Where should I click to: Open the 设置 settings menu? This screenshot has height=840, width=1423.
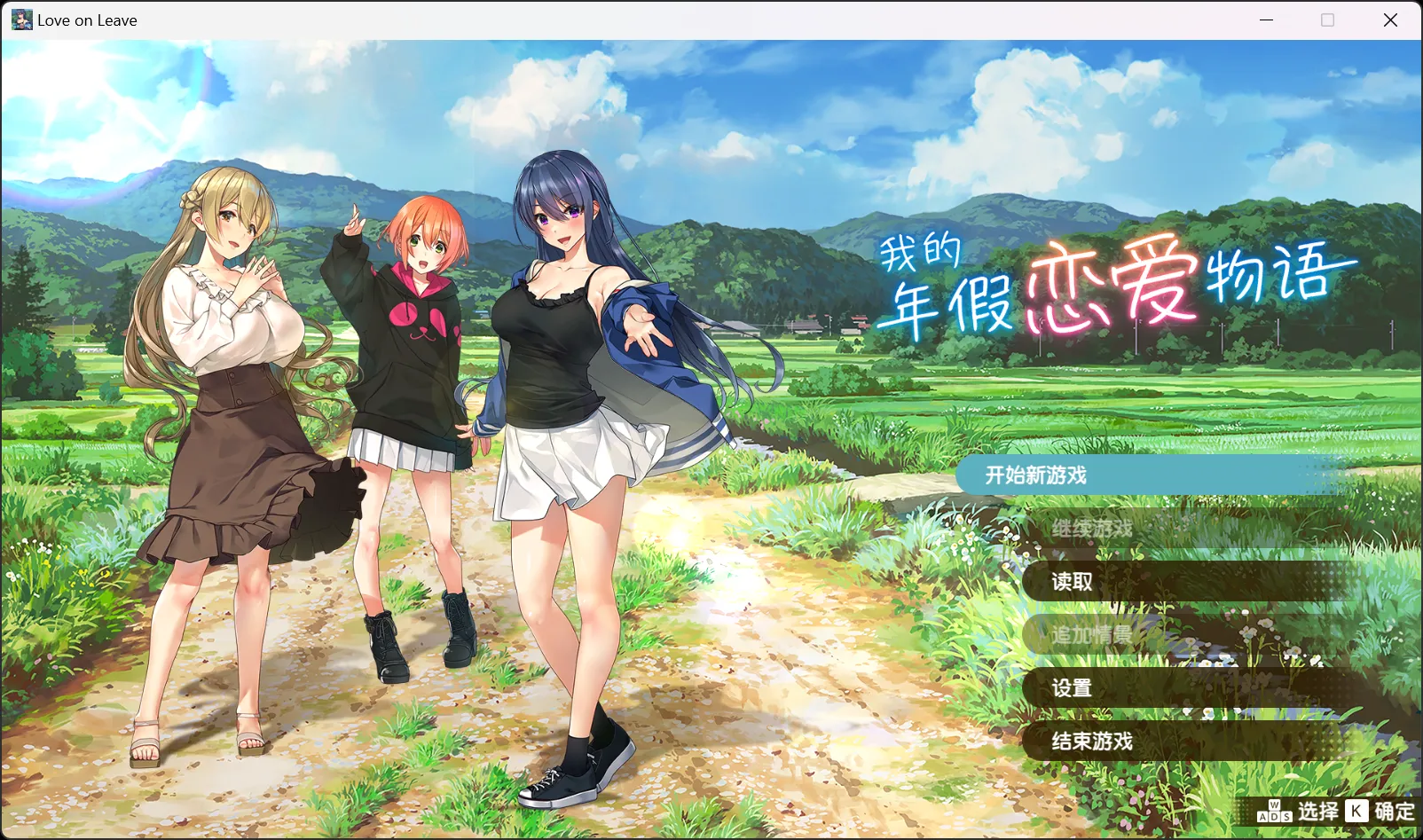1072,688
